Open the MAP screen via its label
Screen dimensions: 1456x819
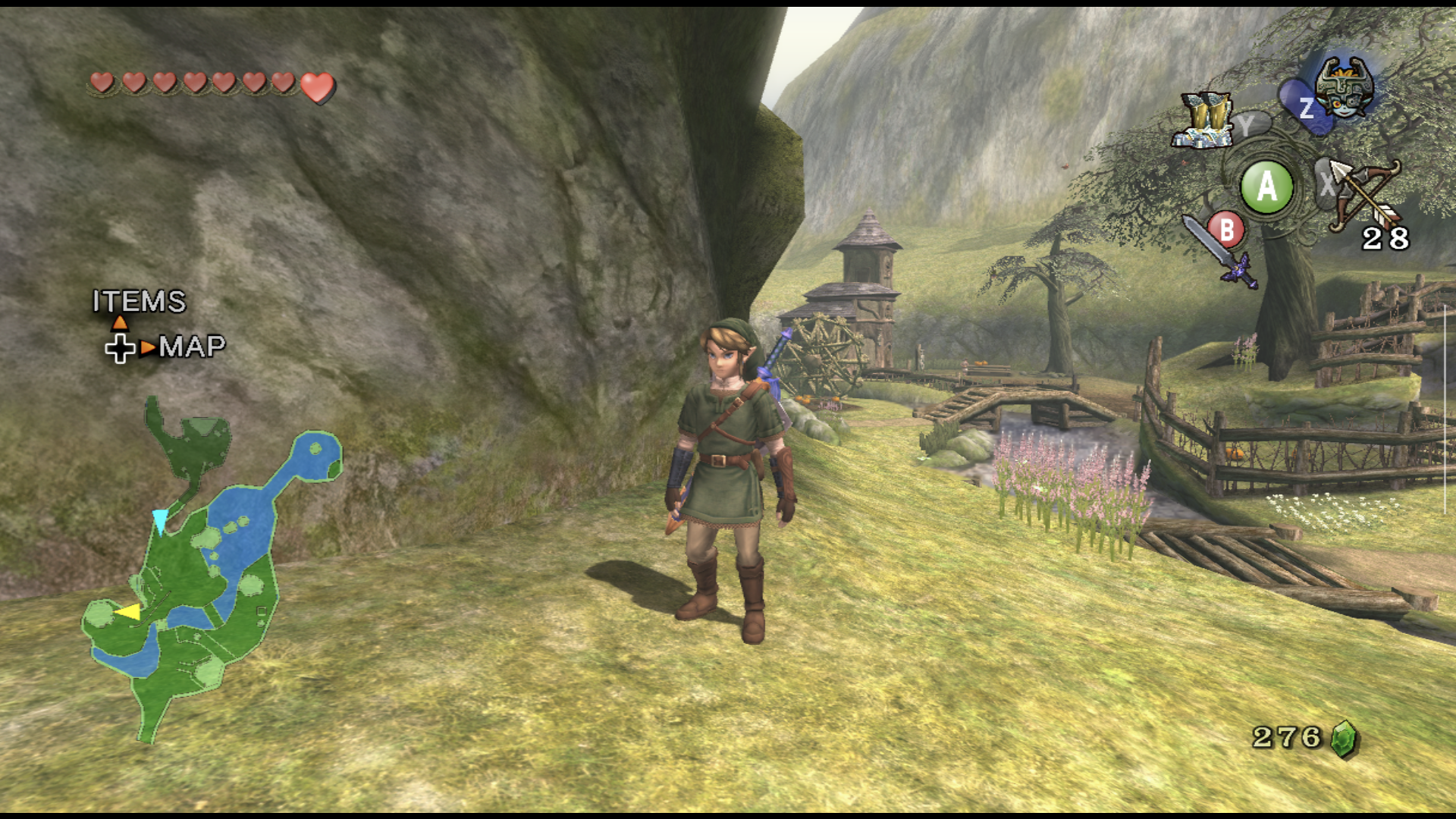click(x=193, y=349)
